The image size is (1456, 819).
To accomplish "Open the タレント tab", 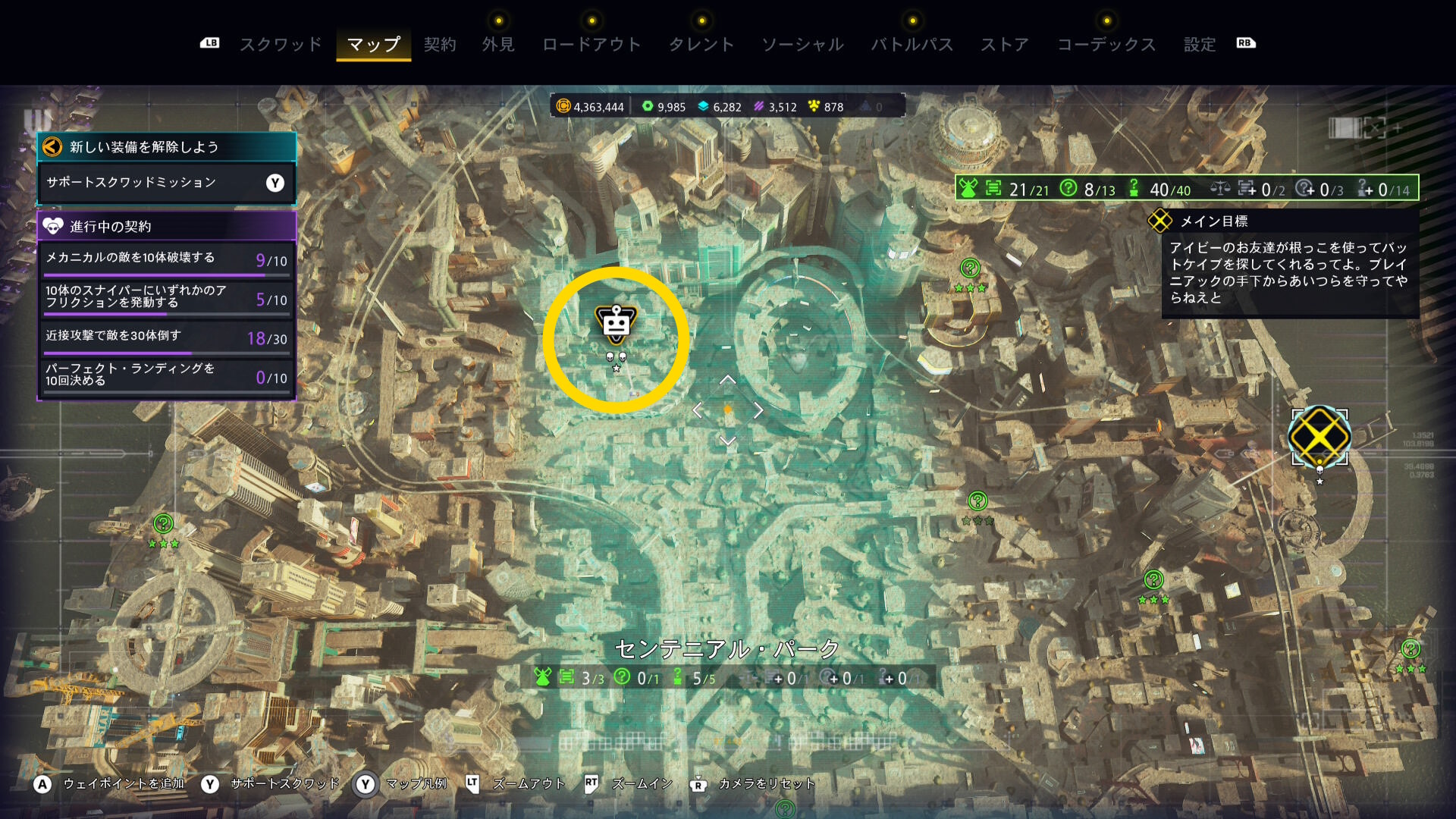I will click(701, 45).
